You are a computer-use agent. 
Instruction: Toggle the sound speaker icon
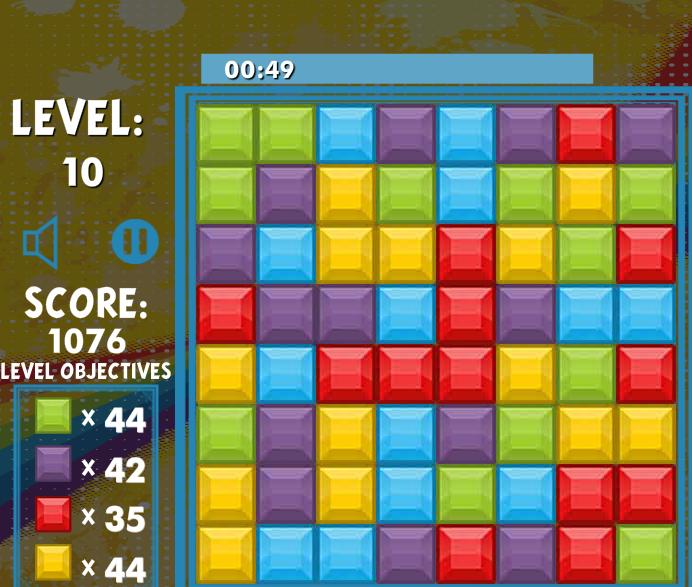(42, 243)
